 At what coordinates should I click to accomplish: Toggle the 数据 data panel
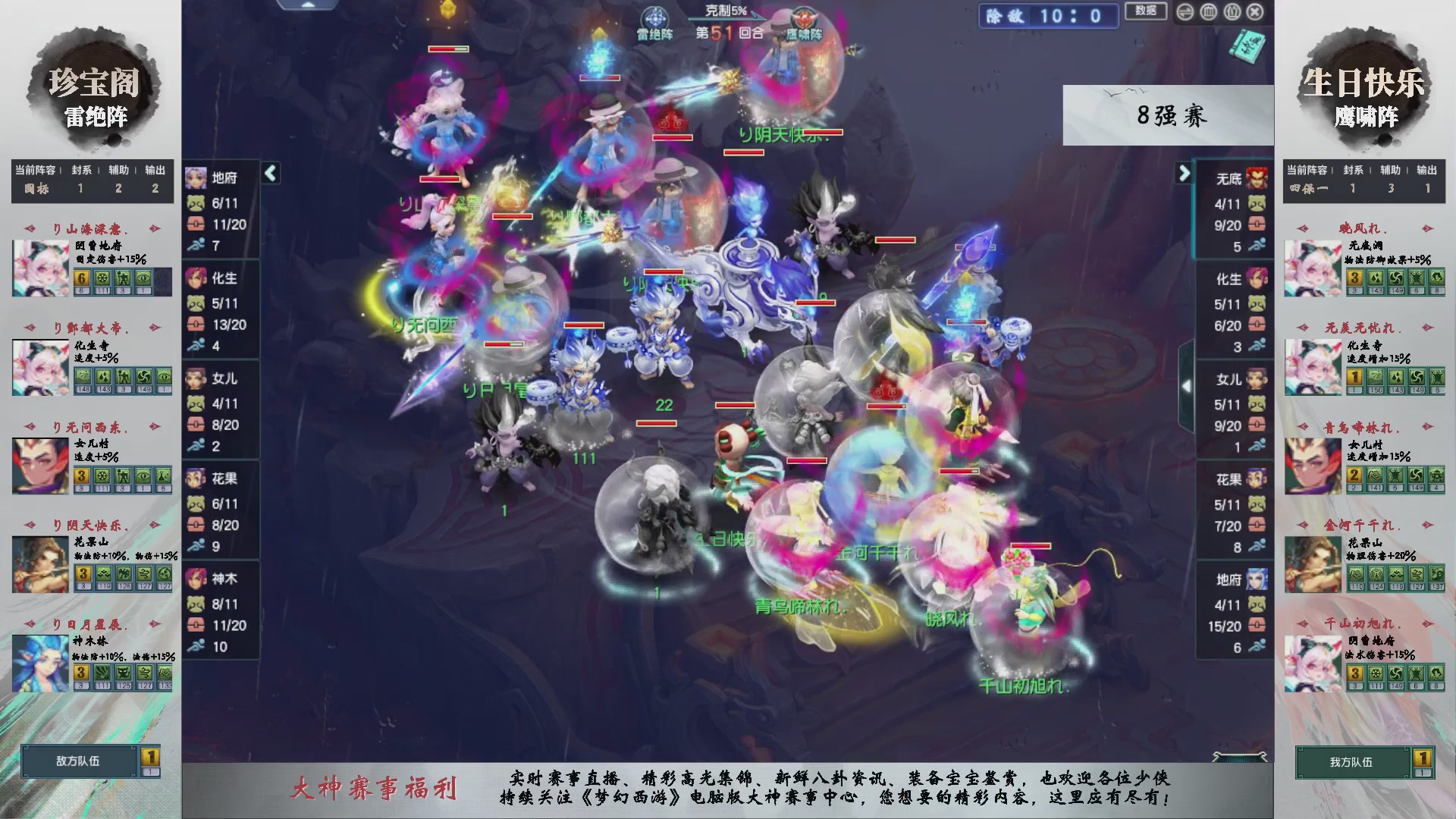click(1146, 11)
